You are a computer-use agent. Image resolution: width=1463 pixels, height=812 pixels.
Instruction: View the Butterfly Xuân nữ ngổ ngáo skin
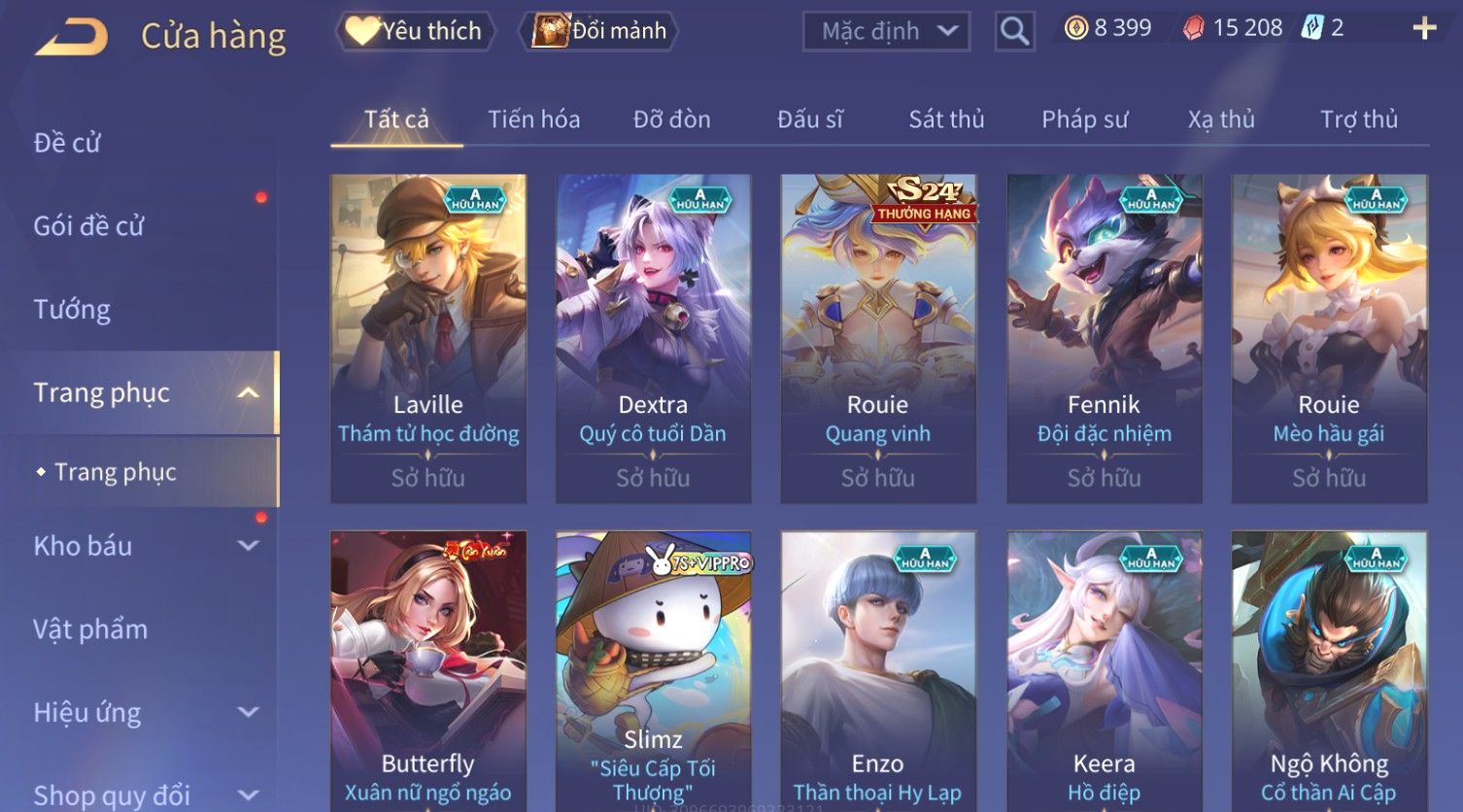428,670
